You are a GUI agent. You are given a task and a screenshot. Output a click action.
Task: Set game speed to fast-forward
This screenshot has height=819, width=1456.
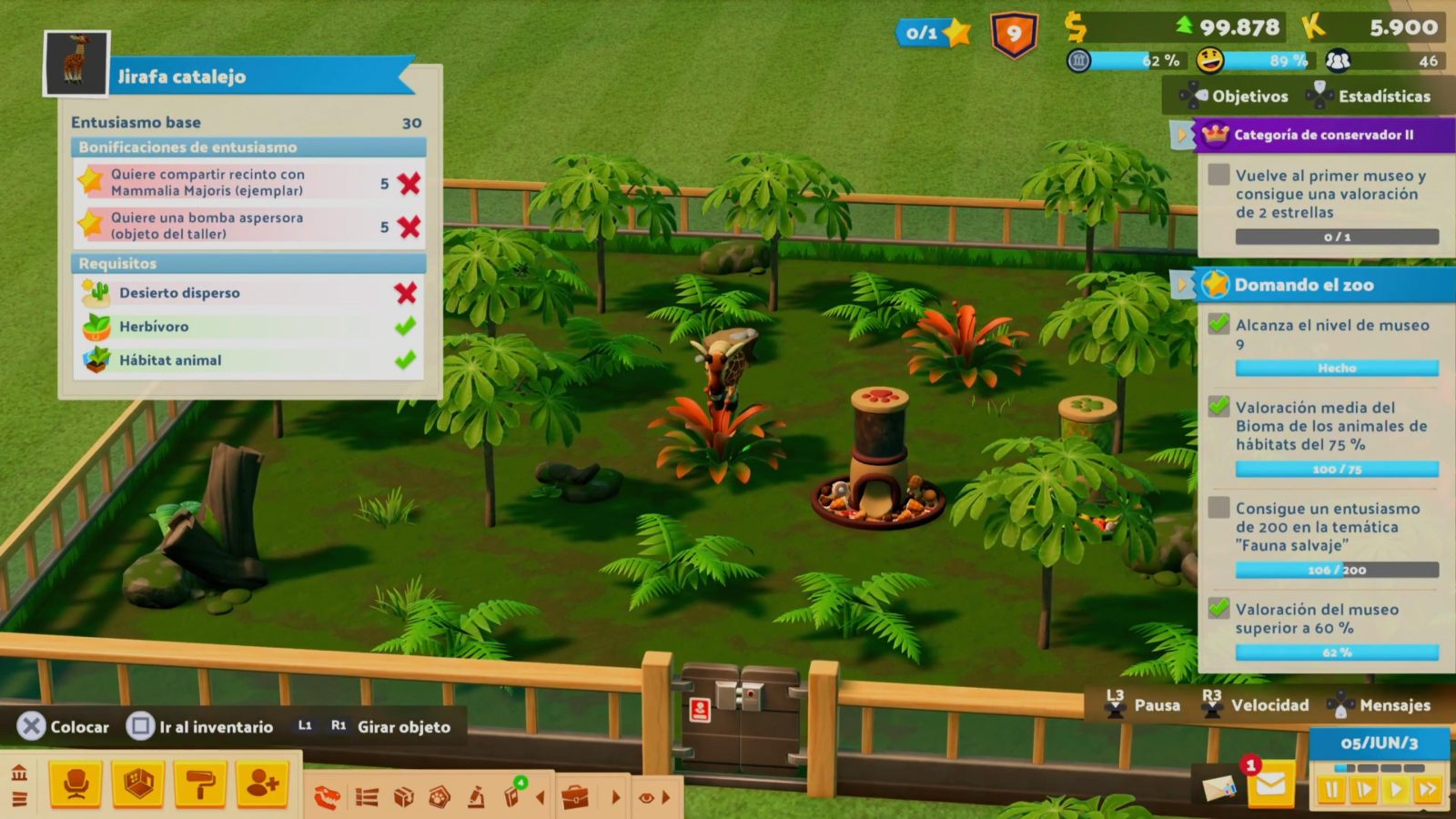point(1428,790)
